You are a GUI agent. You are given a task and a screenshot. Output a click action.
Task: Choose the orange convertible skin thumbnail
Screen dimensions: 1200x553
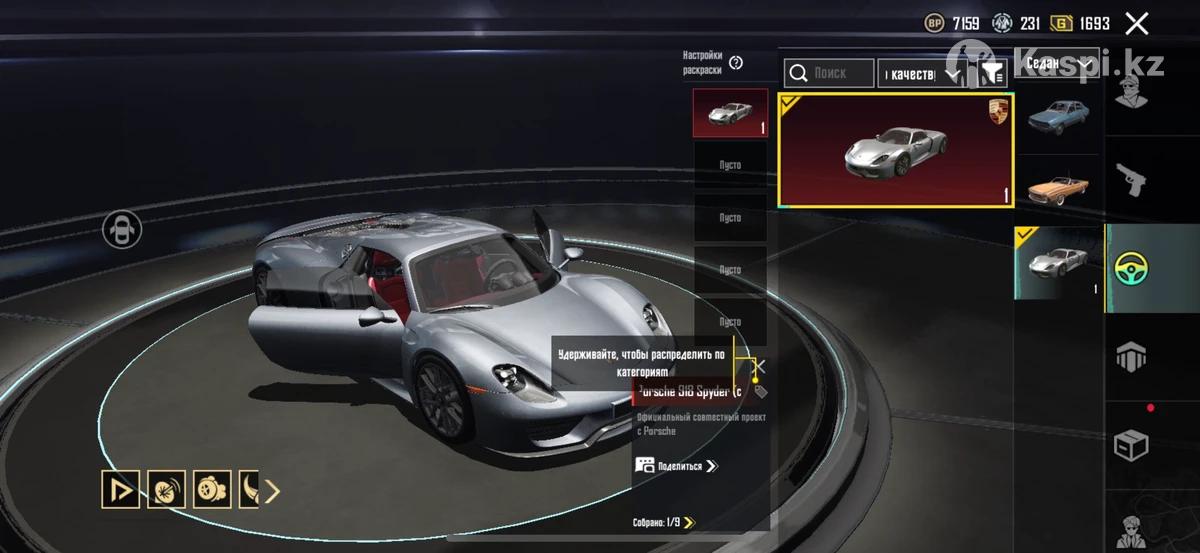[x=1058, y=188]
